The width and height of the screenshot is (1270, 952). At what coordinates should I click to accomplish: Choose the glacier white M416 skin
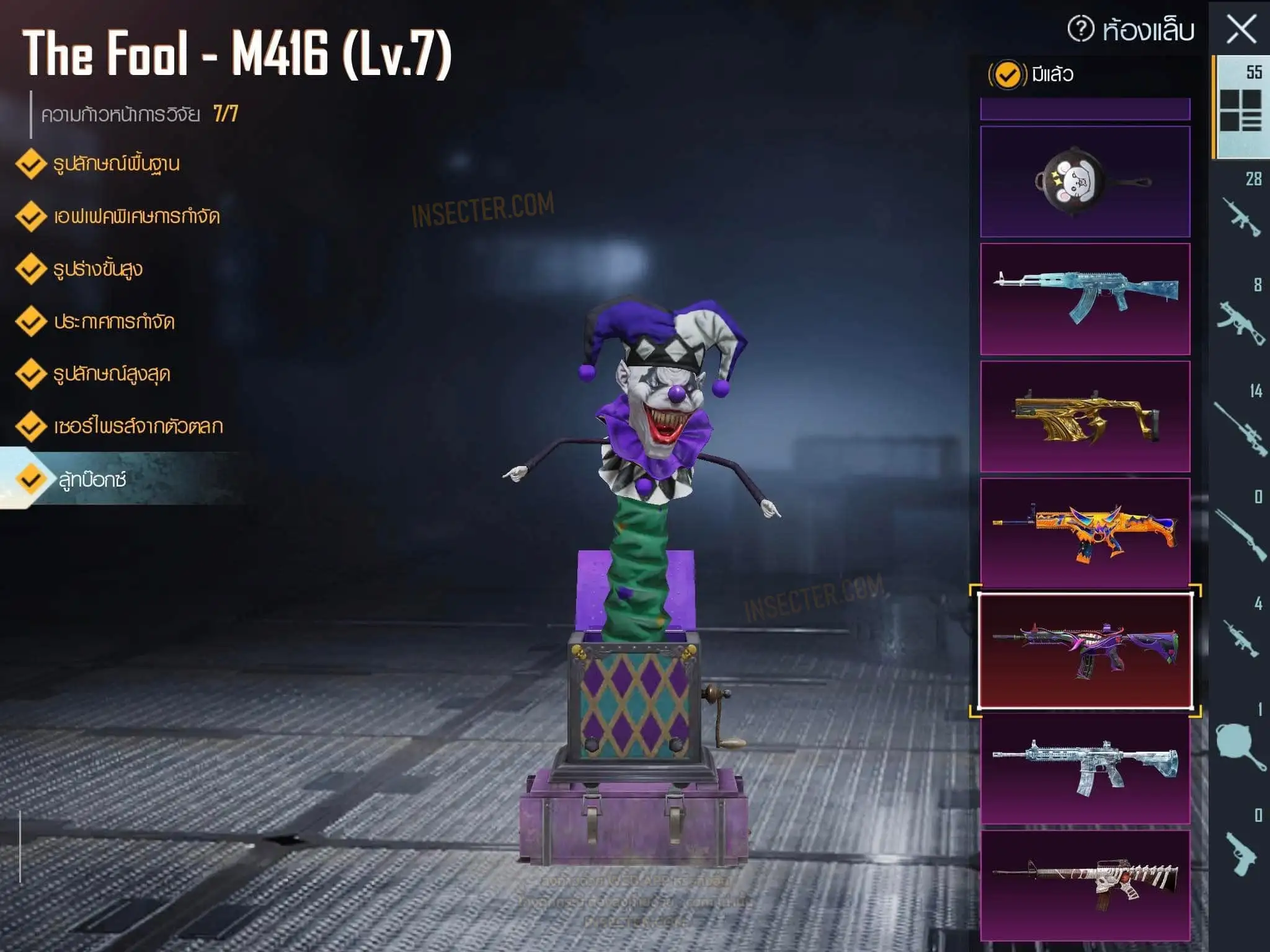point(1085,769)
